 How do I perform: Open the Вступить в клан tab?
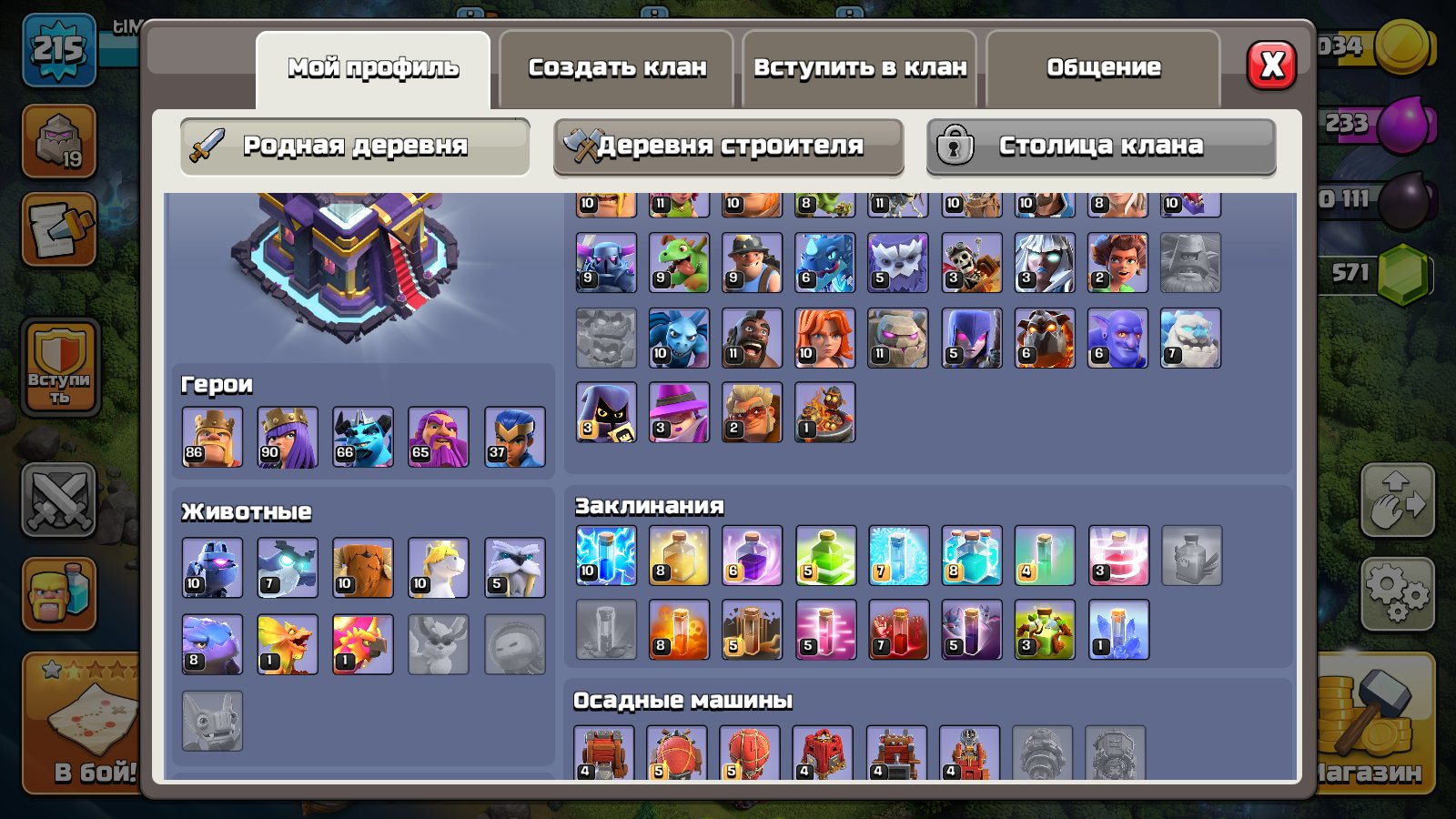(x=859, y=66)
